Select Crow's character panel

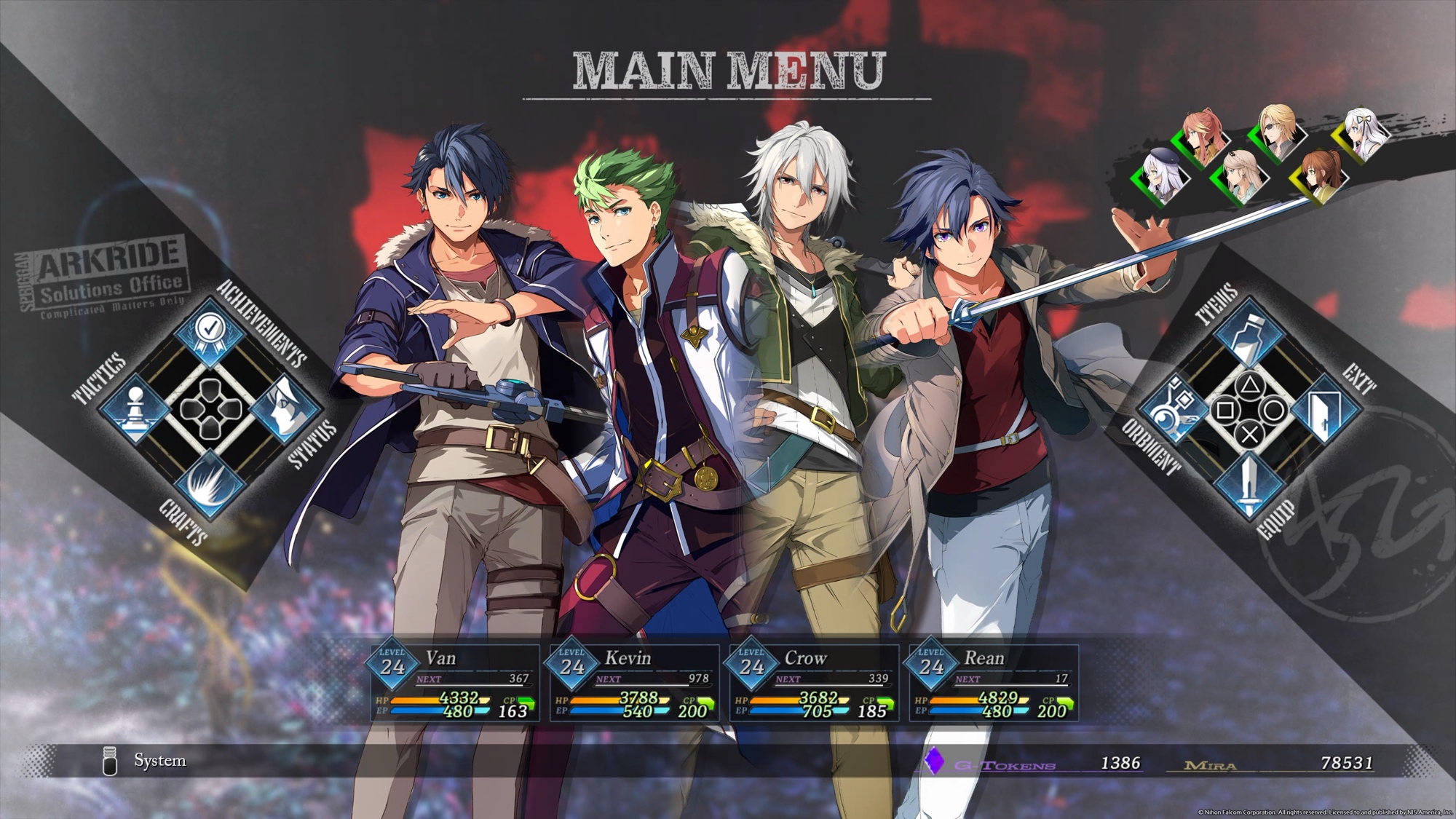(814, 683)
